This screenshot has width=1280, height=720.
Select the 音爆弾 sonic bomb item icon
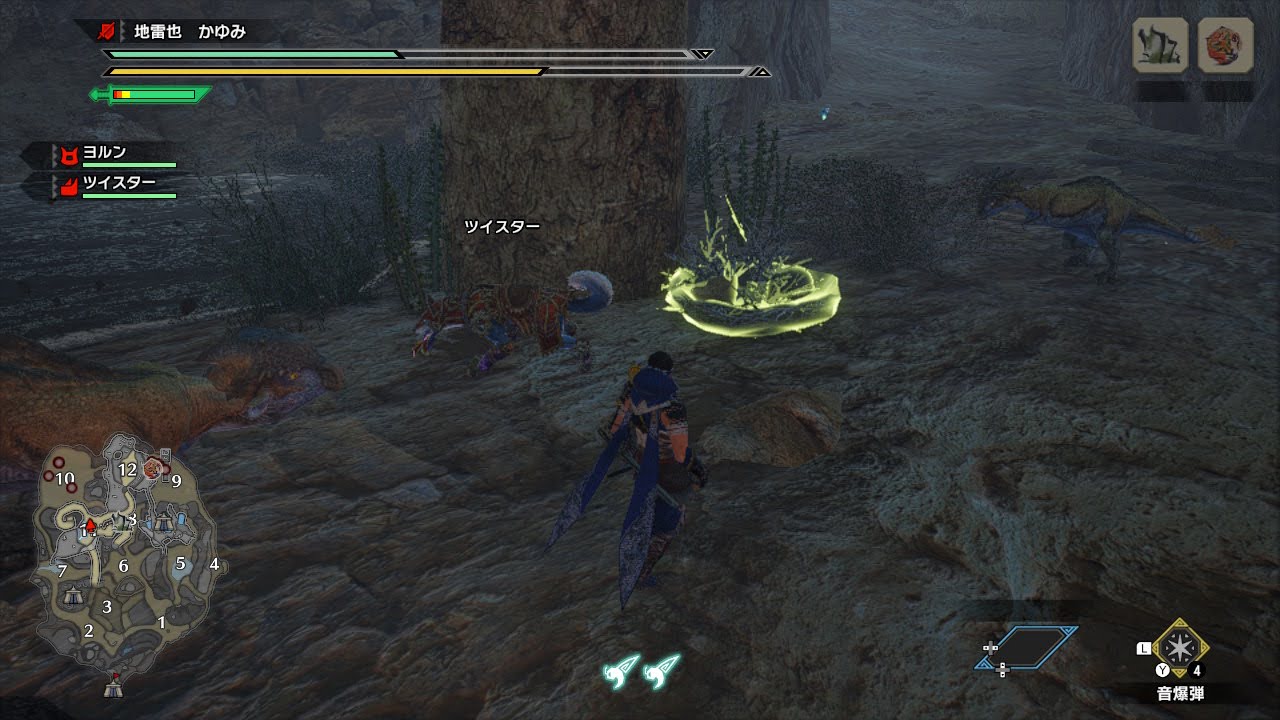[1180, 649]
